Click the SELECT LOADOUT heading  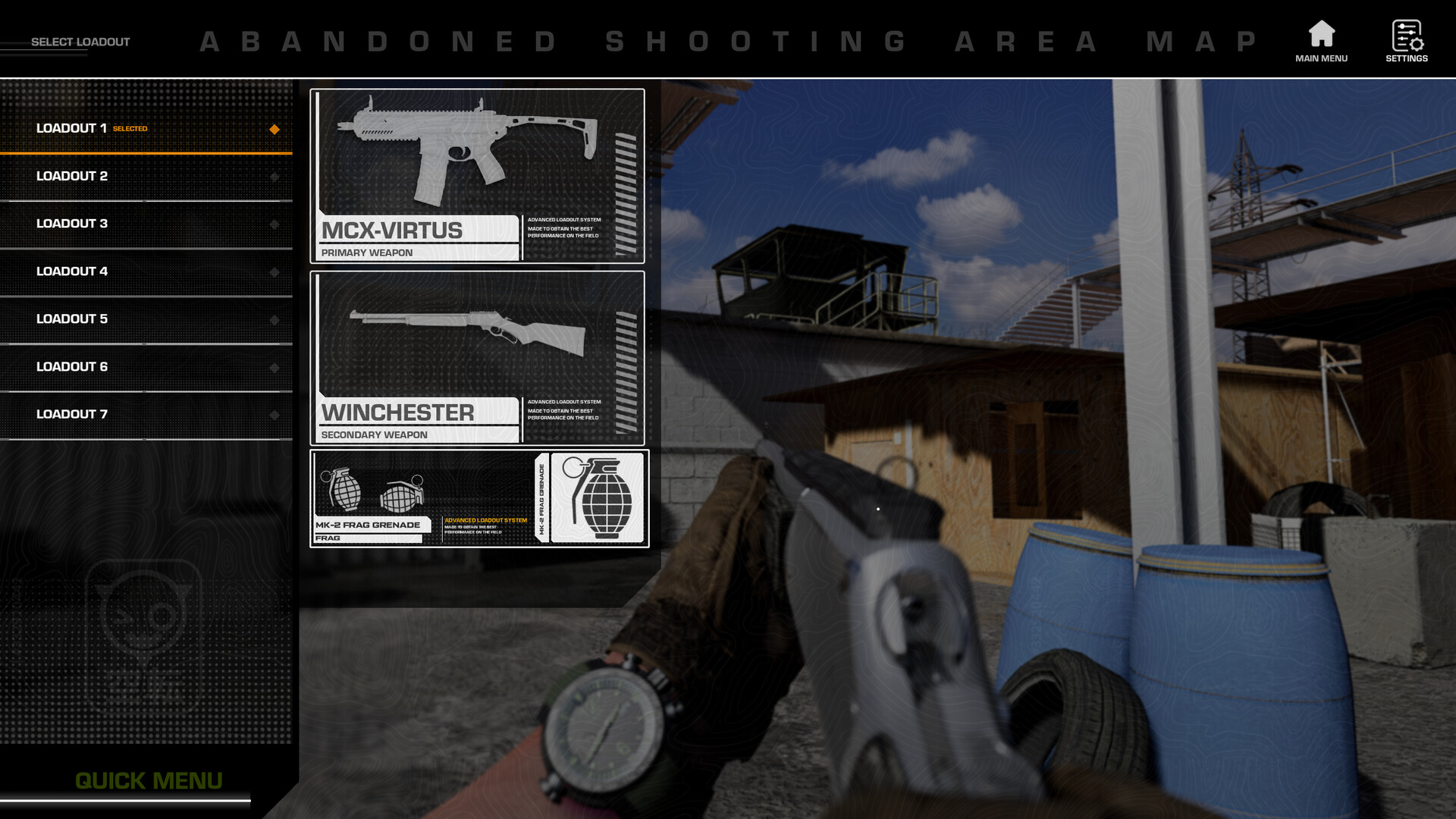coord(80,42)
